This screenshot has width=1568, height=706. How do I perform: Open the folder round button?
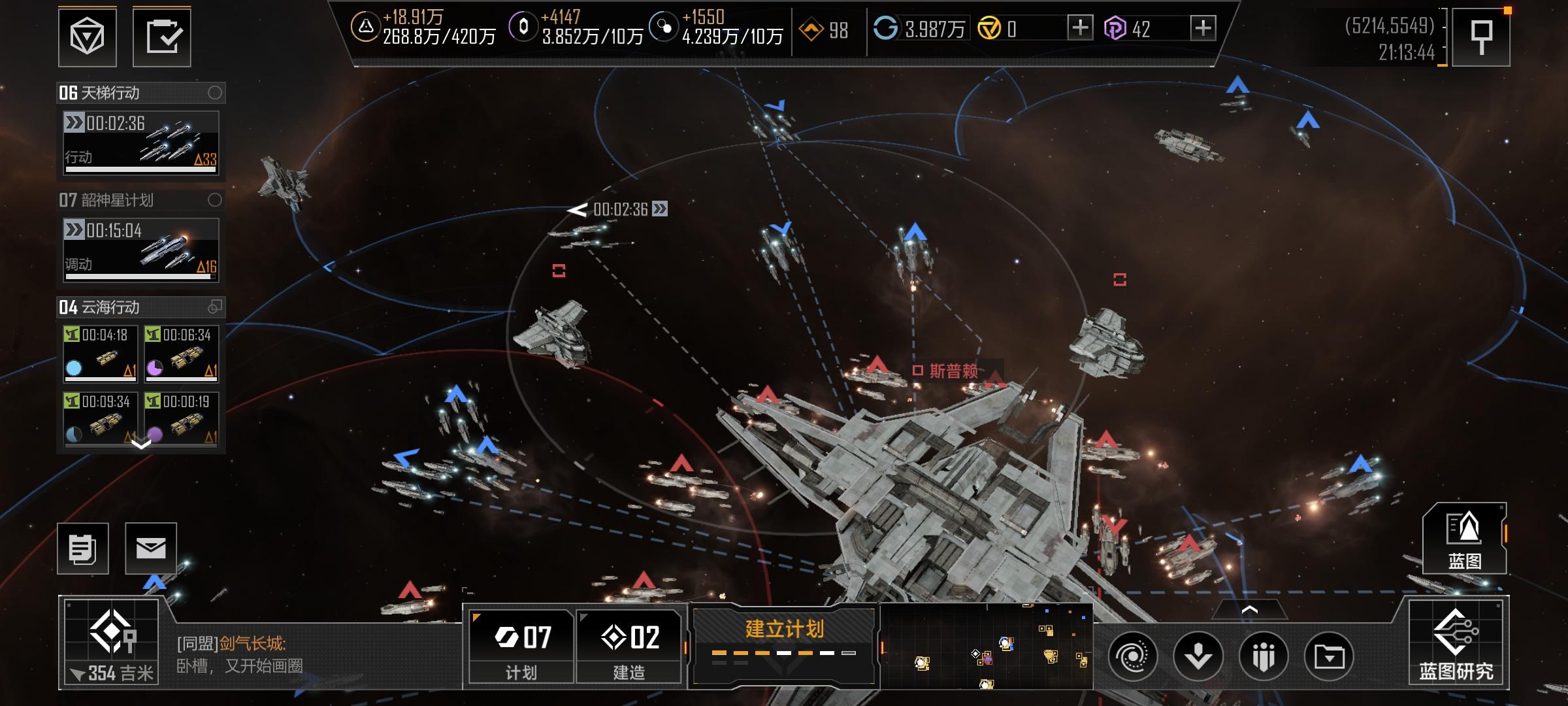click(x=1329, y=656)
